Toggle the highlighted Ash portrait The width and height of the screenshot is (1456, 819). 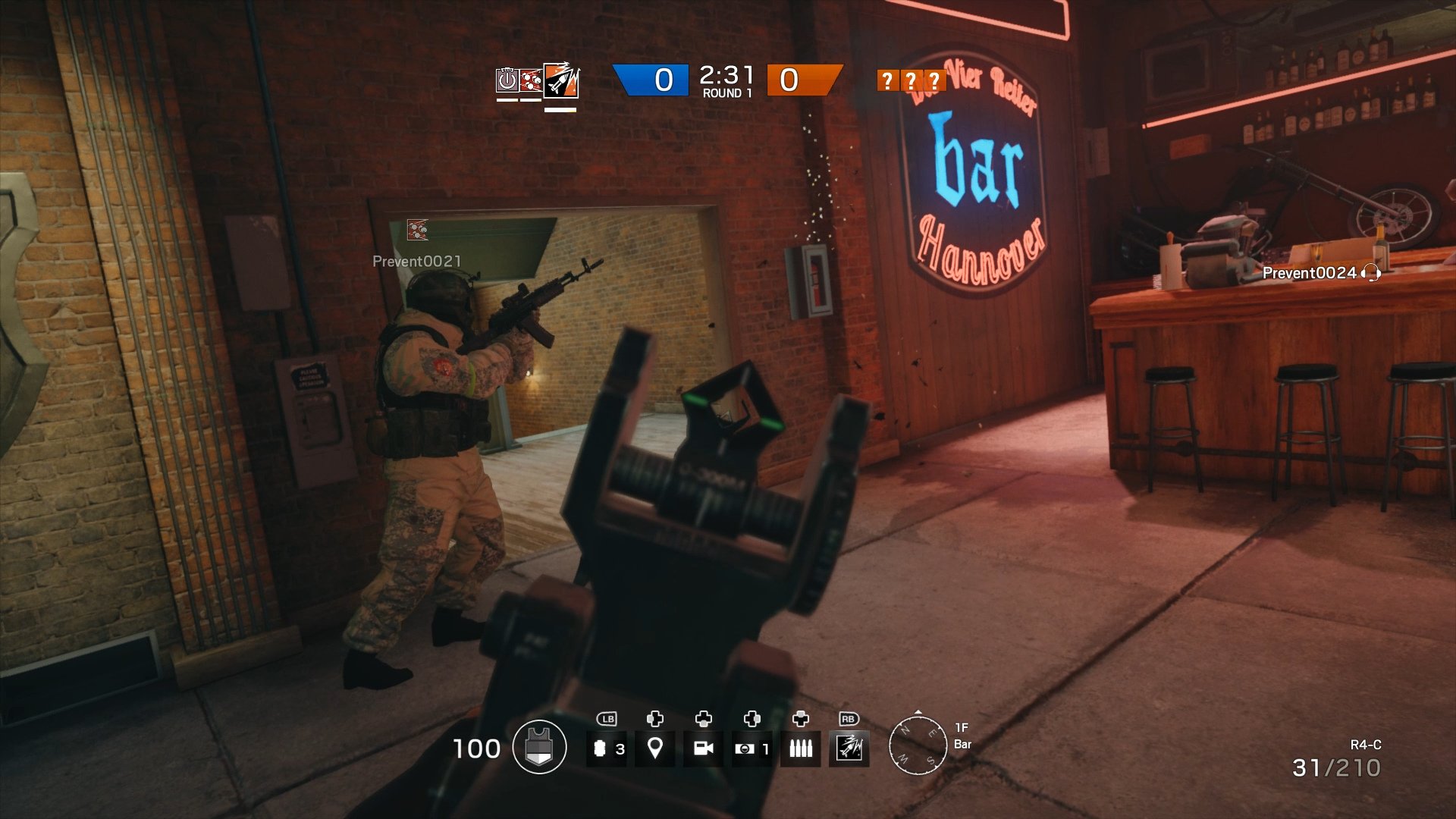(x=560, y=82)
